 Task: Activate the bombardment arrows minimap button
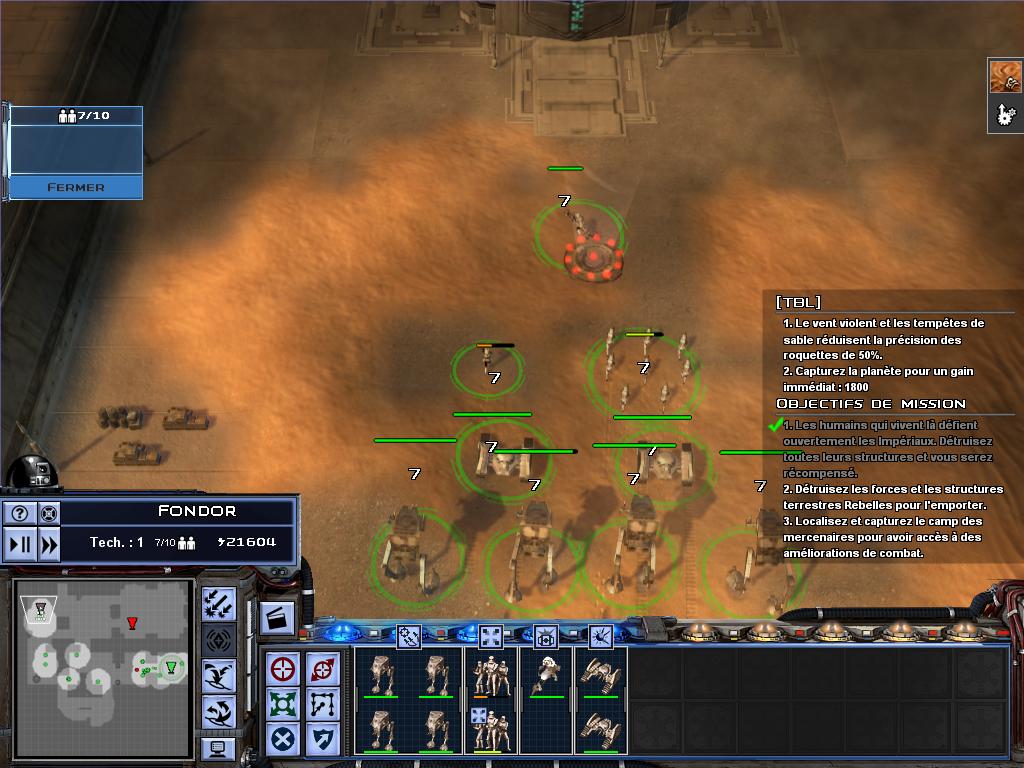(x=218, y=602)
